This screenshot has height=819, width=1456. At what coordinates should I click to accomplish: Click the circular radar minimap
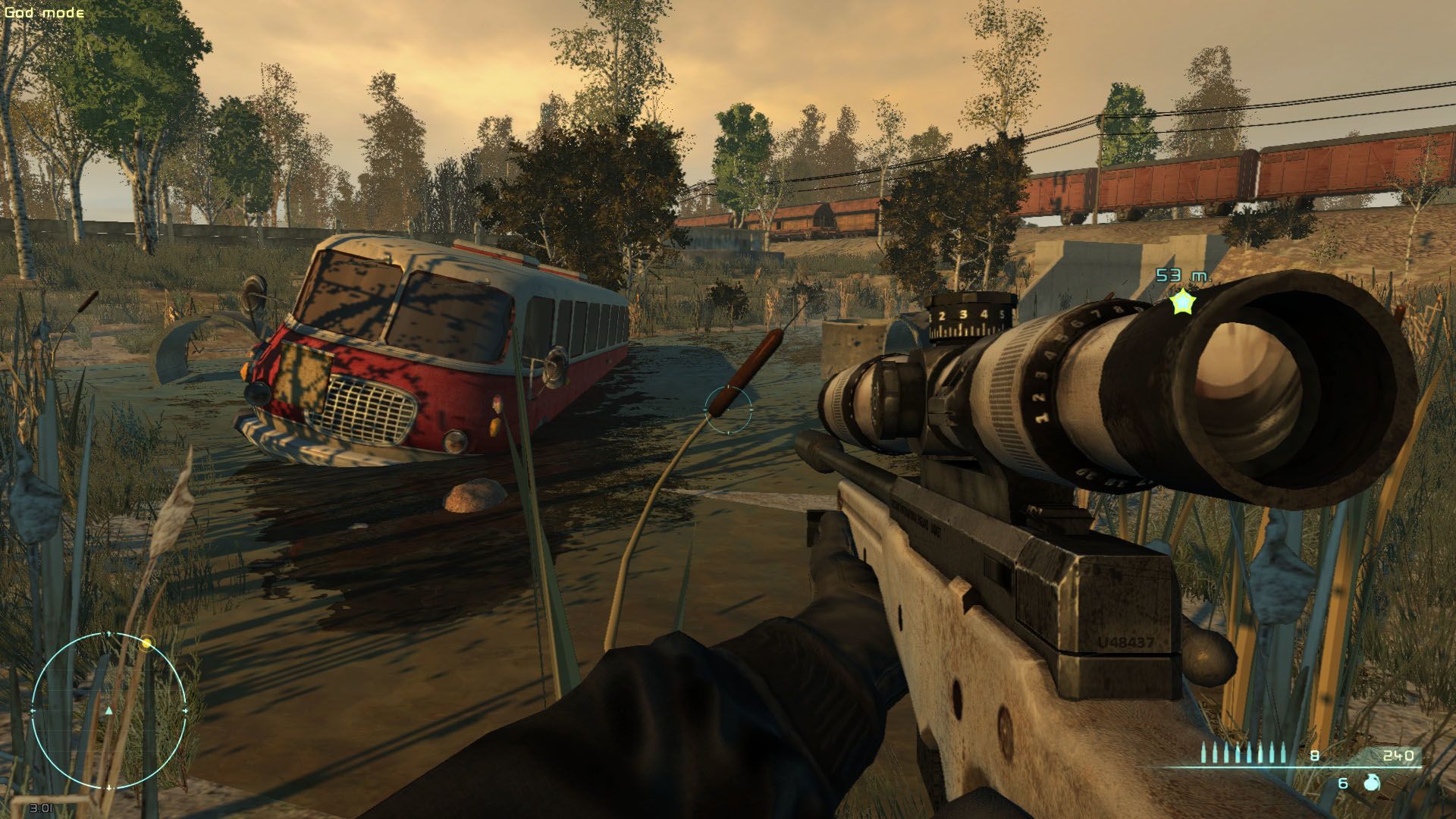(109, 711)
